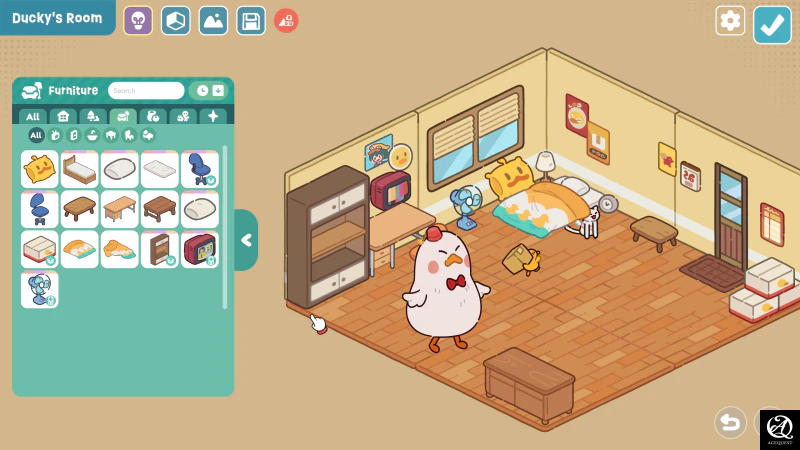Confirm room edits with the checkmark button
This screenshot has width=800, height=450.
(772, 25)
